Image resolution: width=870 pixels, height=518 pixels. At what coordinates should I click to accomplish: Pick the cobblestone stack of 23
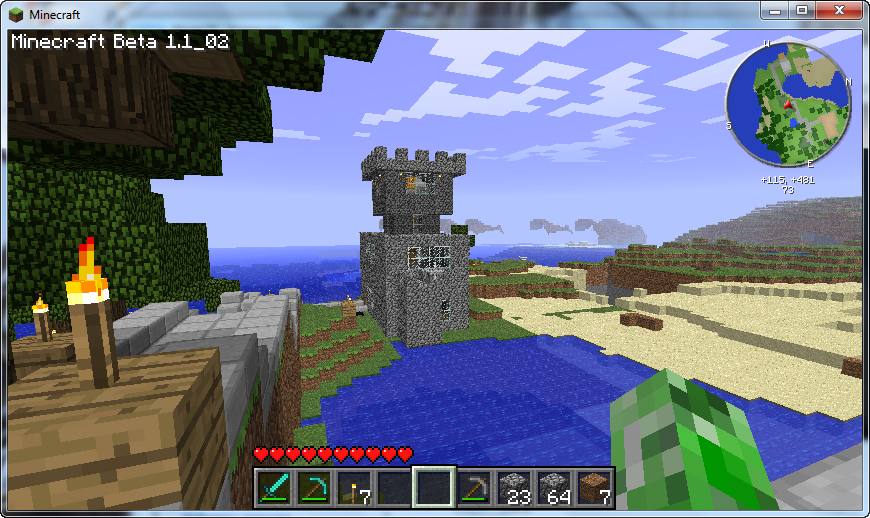(x=514, y=487)
